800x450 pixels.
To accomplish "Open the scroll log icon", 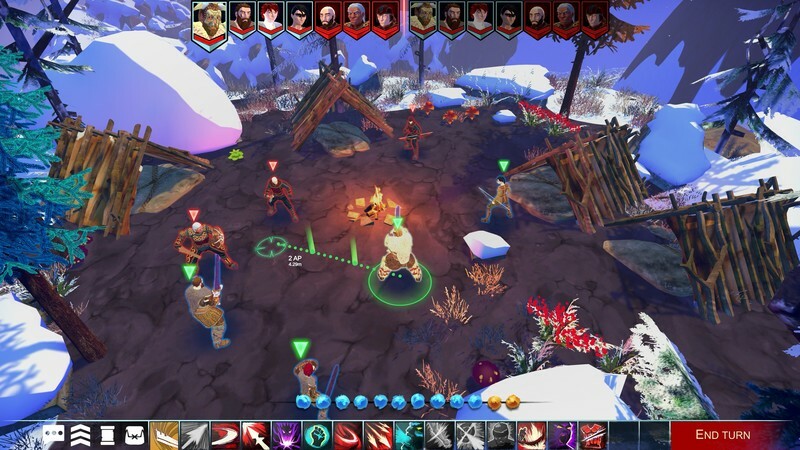I will [108, 435].
